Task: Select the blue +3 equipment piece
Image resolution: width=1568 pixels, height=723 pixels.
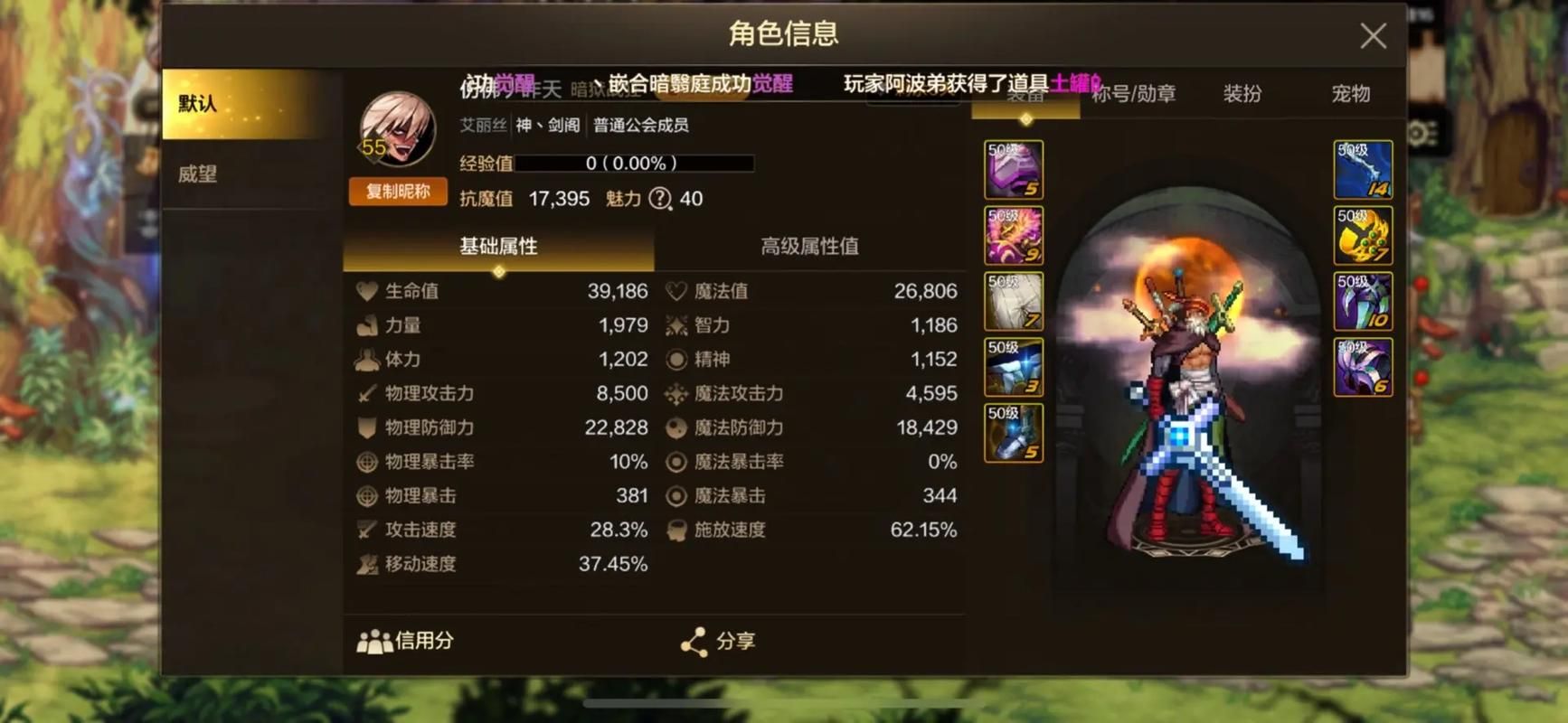Action: (1012, 367)
